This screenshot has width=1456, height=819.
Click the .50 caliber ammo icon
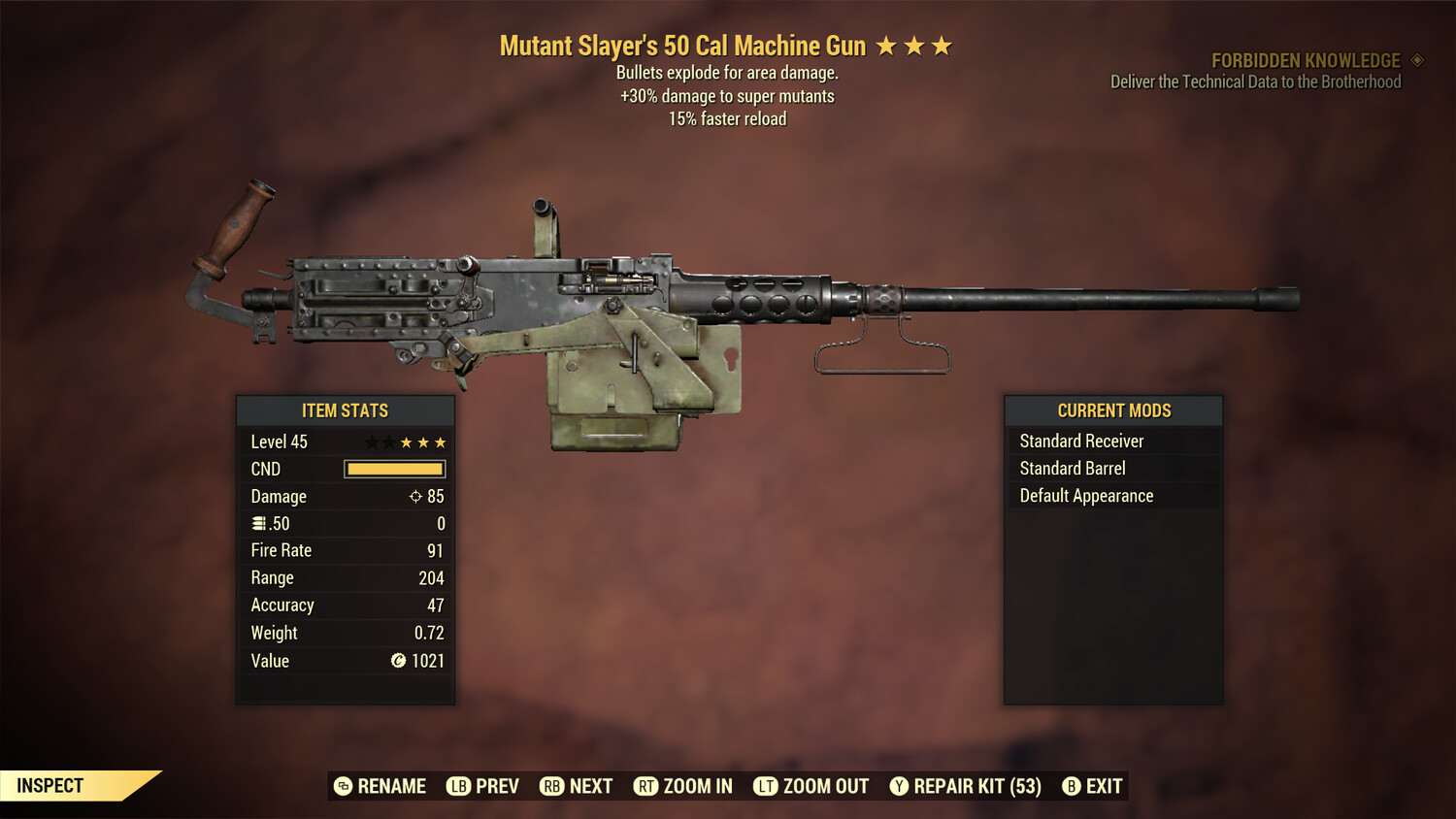259,523
